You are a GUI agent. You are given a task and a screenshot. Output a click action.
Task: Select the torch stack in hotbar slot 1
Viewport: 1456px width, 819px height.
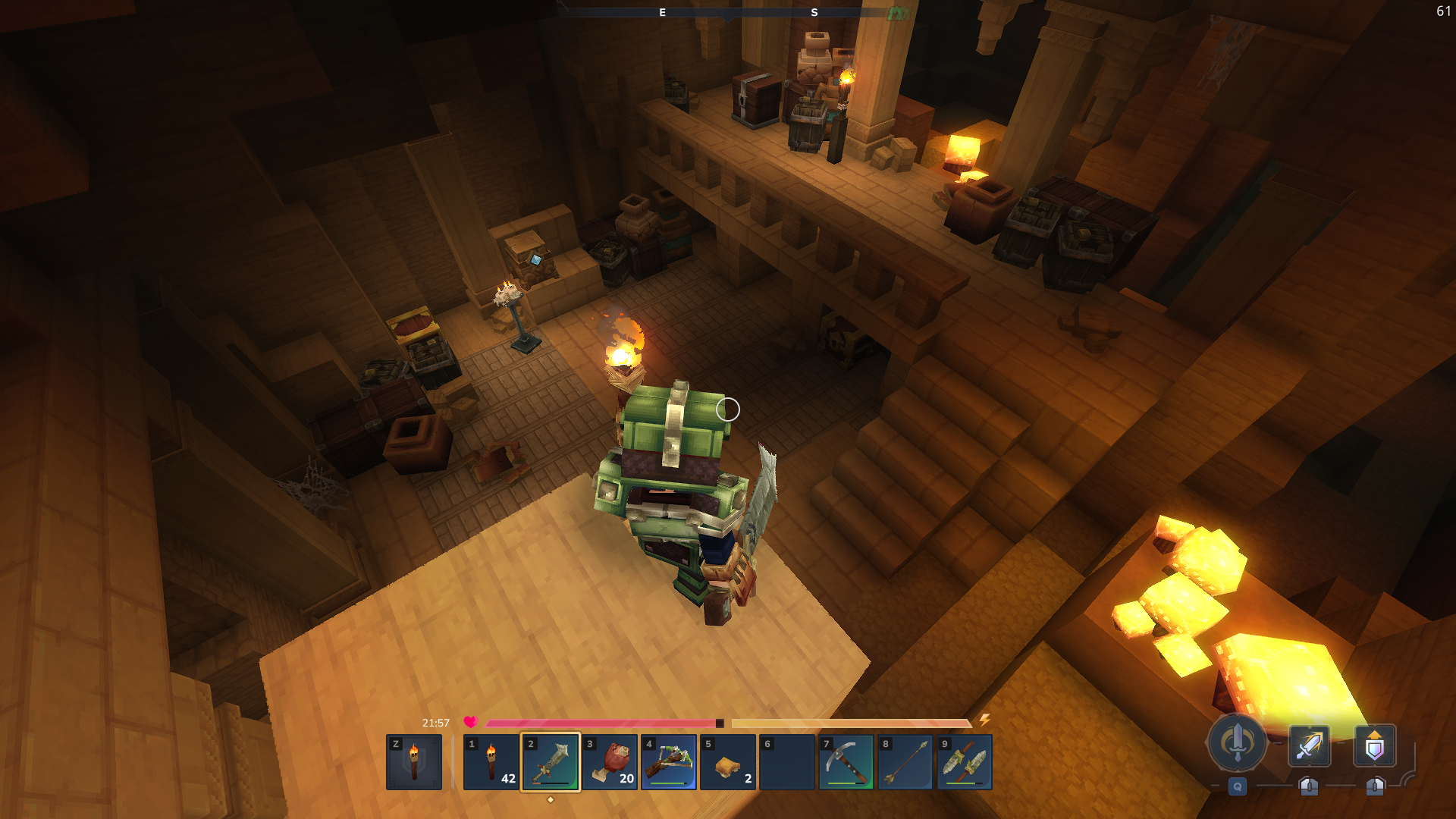pos(491,762)
